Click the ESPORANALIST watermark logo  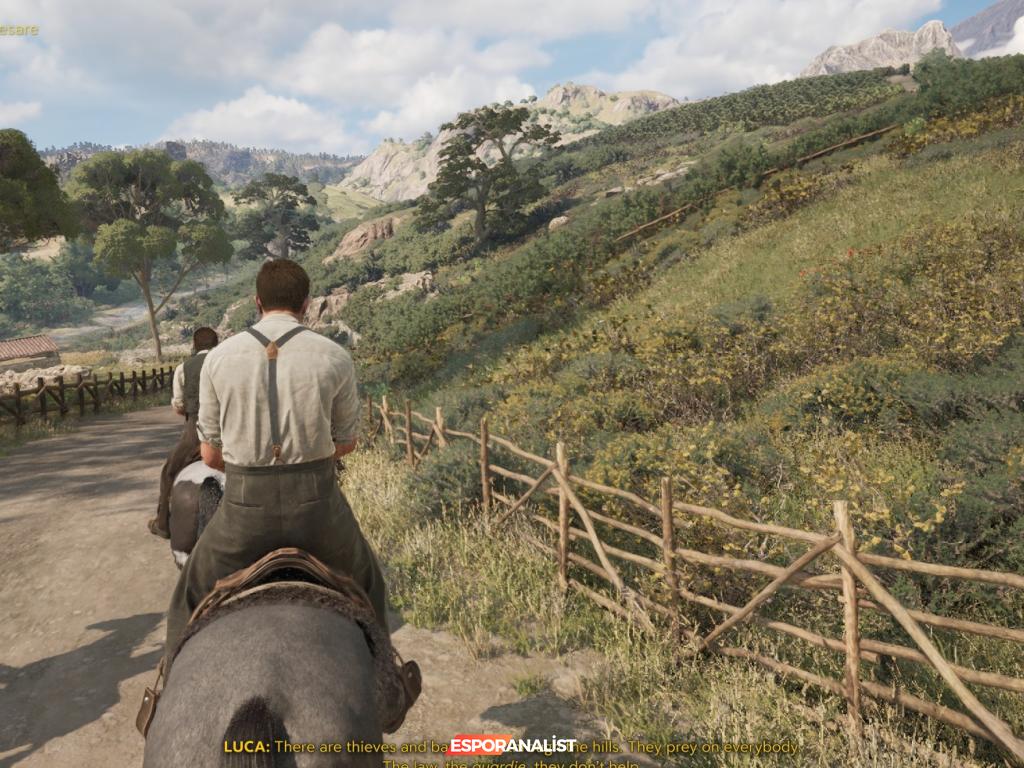512,745
